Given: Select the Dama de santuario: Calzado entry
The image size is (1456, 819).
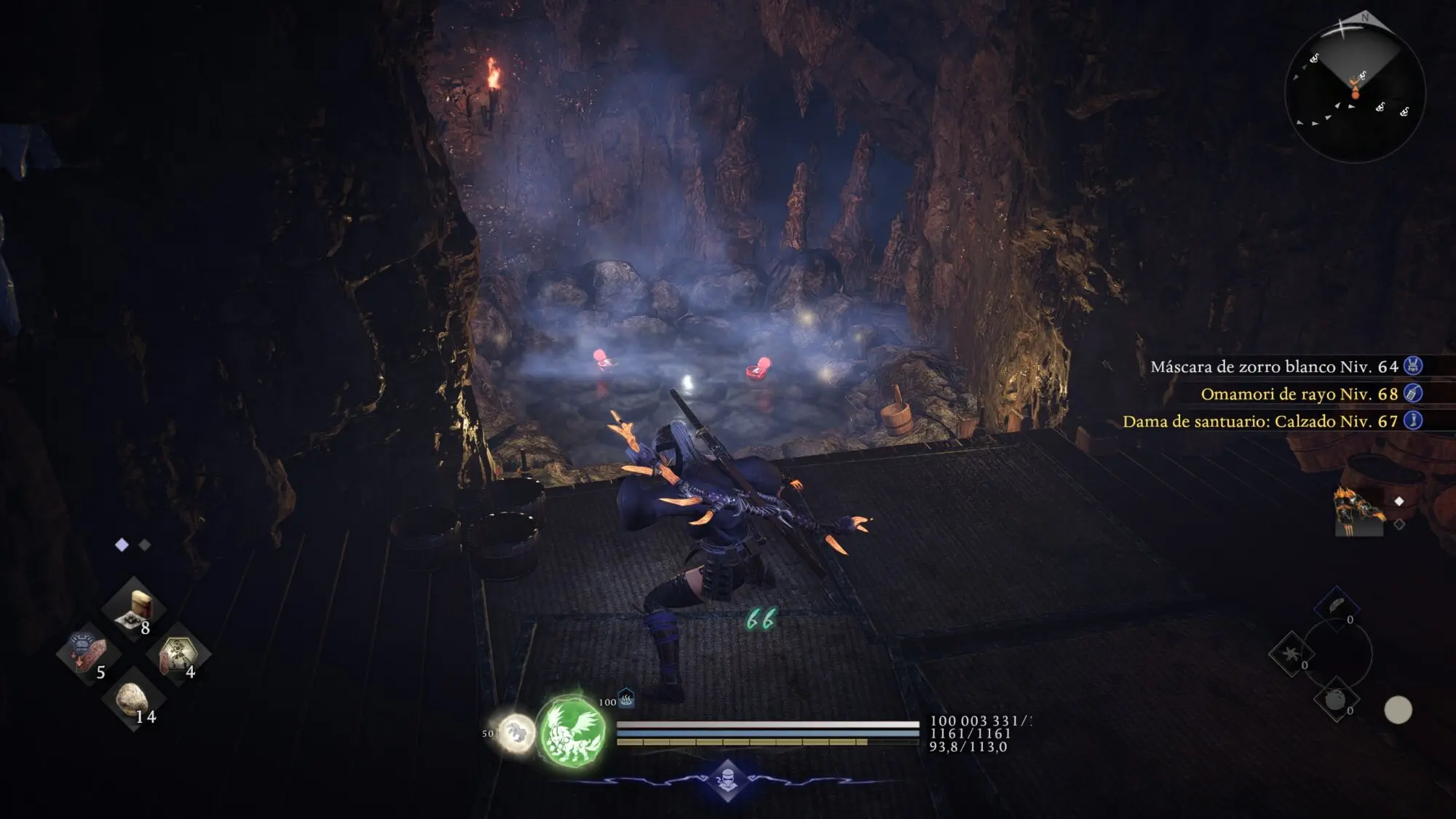Looking at the screenshot, I should 1259,422.
